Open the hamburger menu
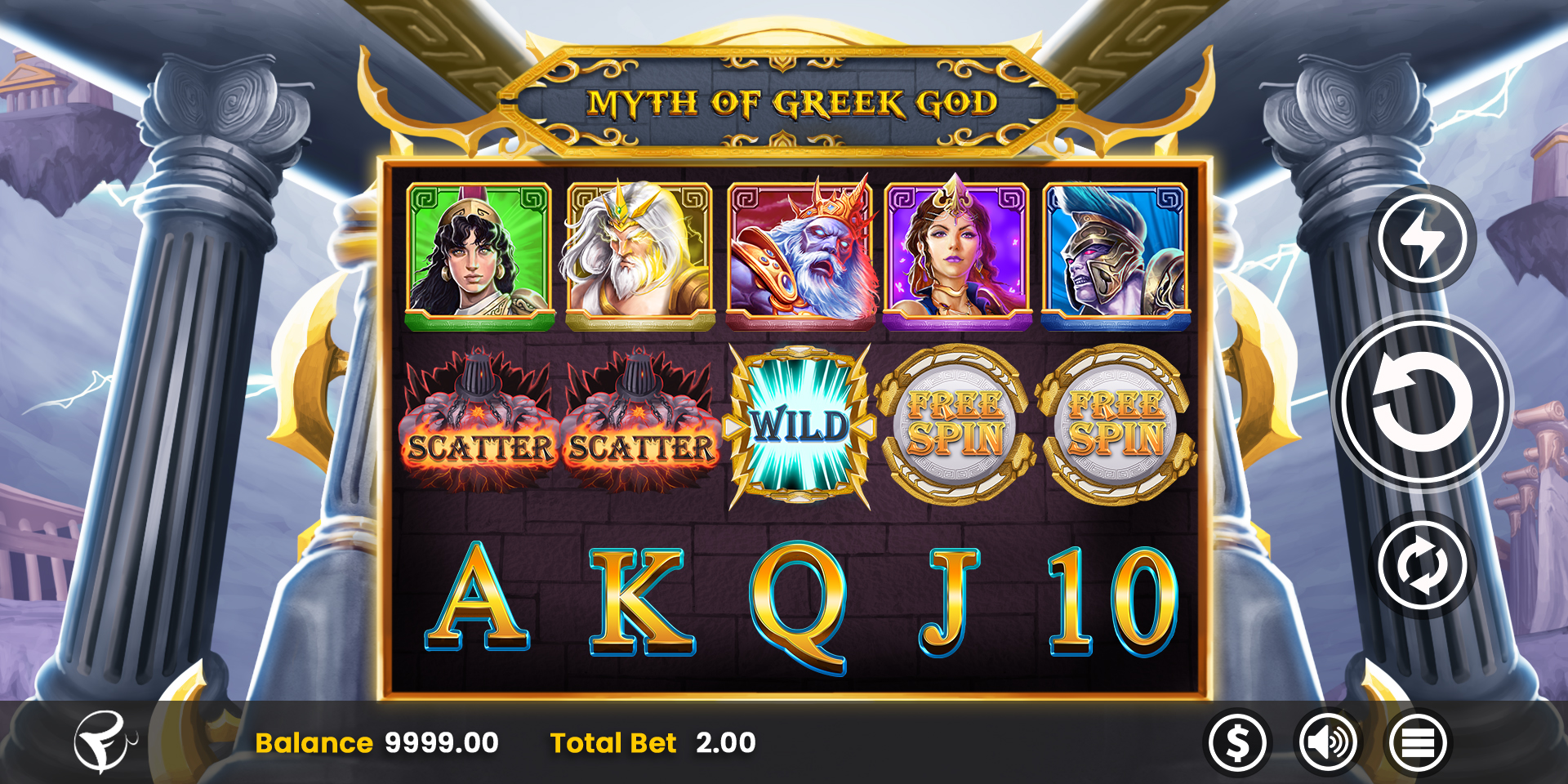The height and width of the screenshot is (784, 1568). point(1418,743)
